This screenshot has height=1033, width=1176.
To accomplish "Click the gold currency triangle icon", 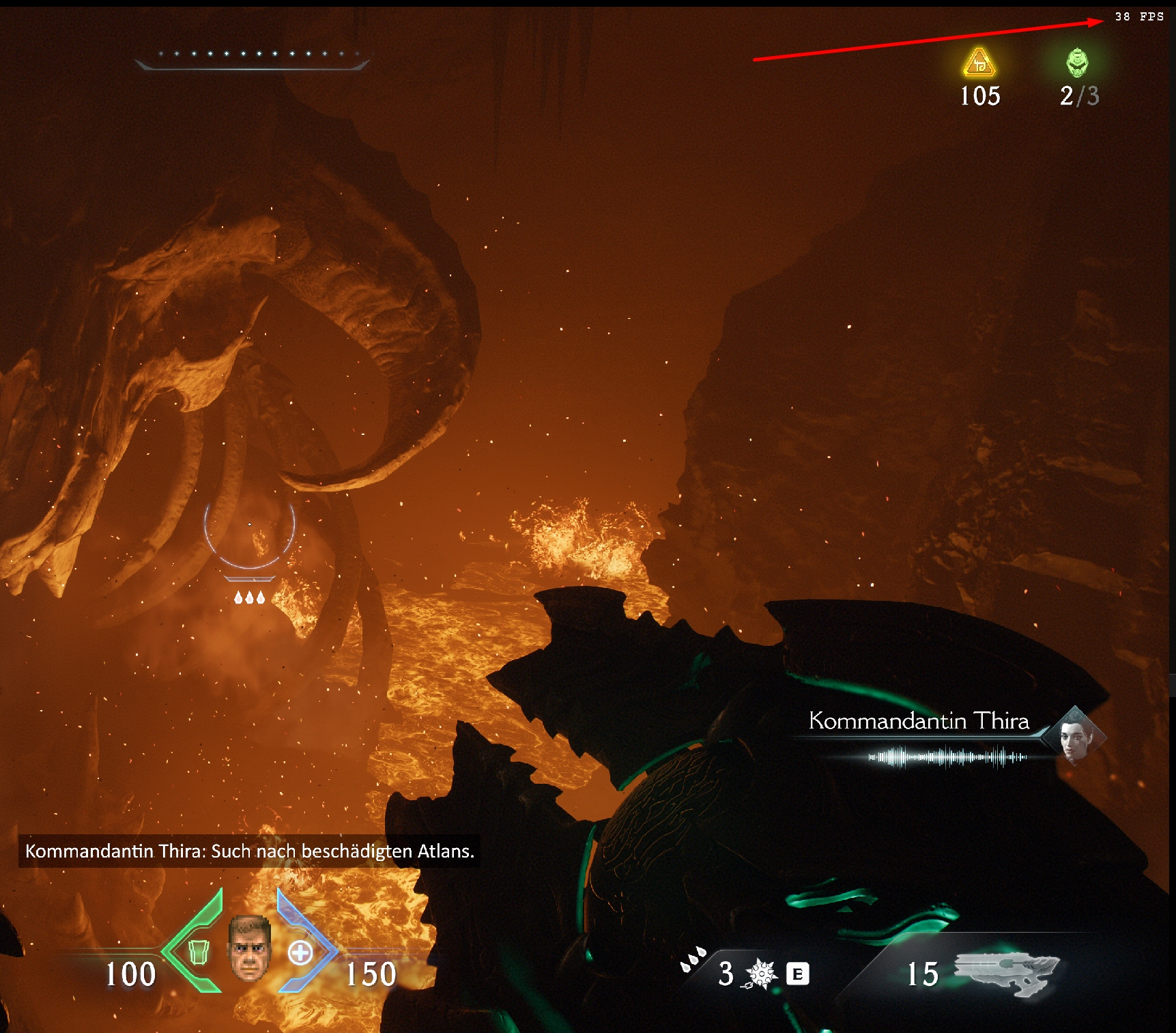I will [979, 63].
